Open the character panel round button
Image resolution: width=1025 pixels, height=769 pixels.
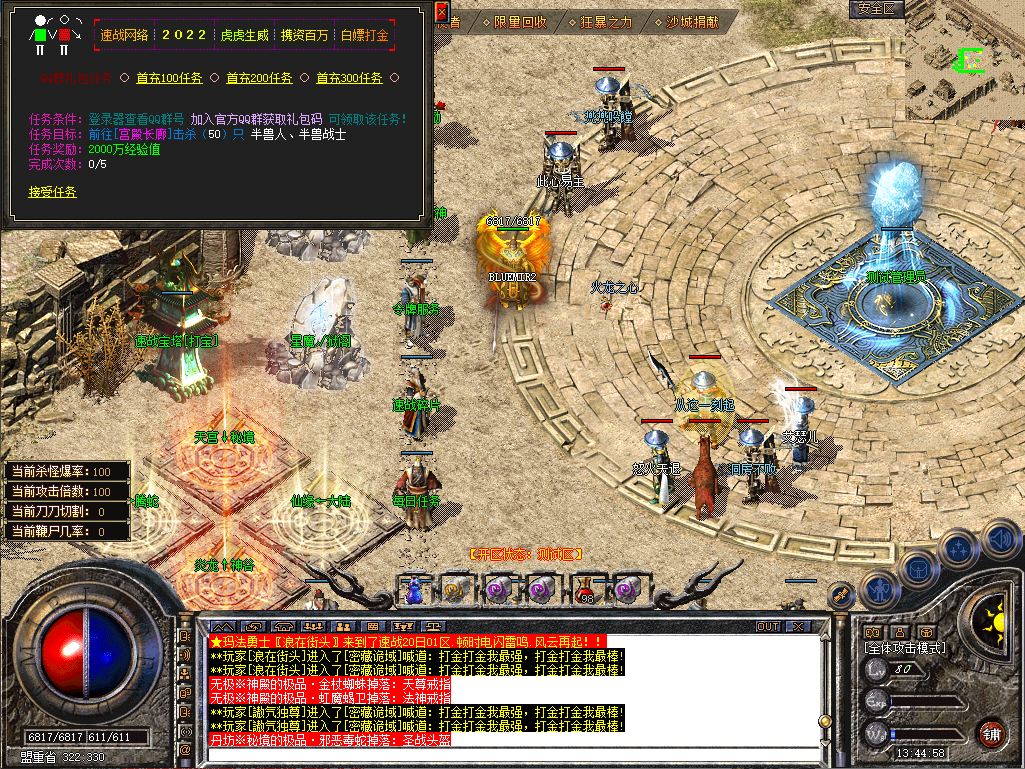(880, 590)
